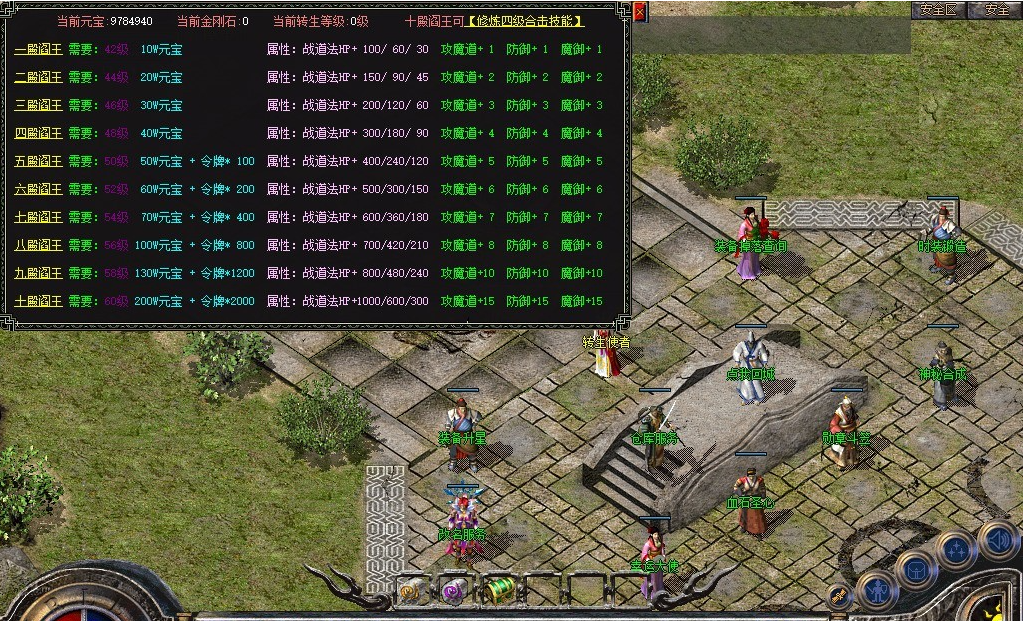Screen dimensions: 1023x621
Task: Use the purple scroll in the belt
Action: click(x=455, y=590)
